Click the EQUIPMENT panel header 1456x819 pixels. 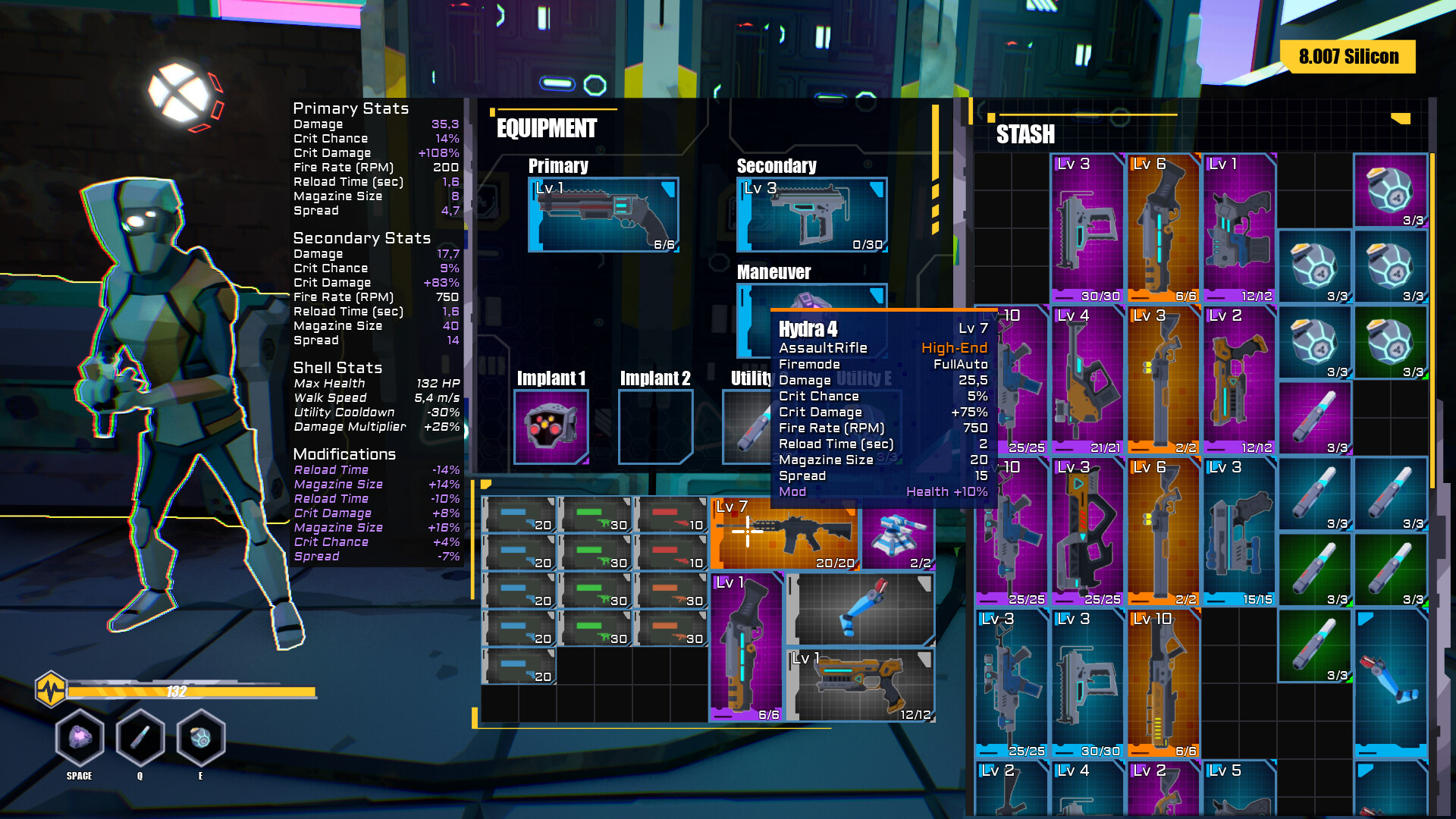click(546, 129)
